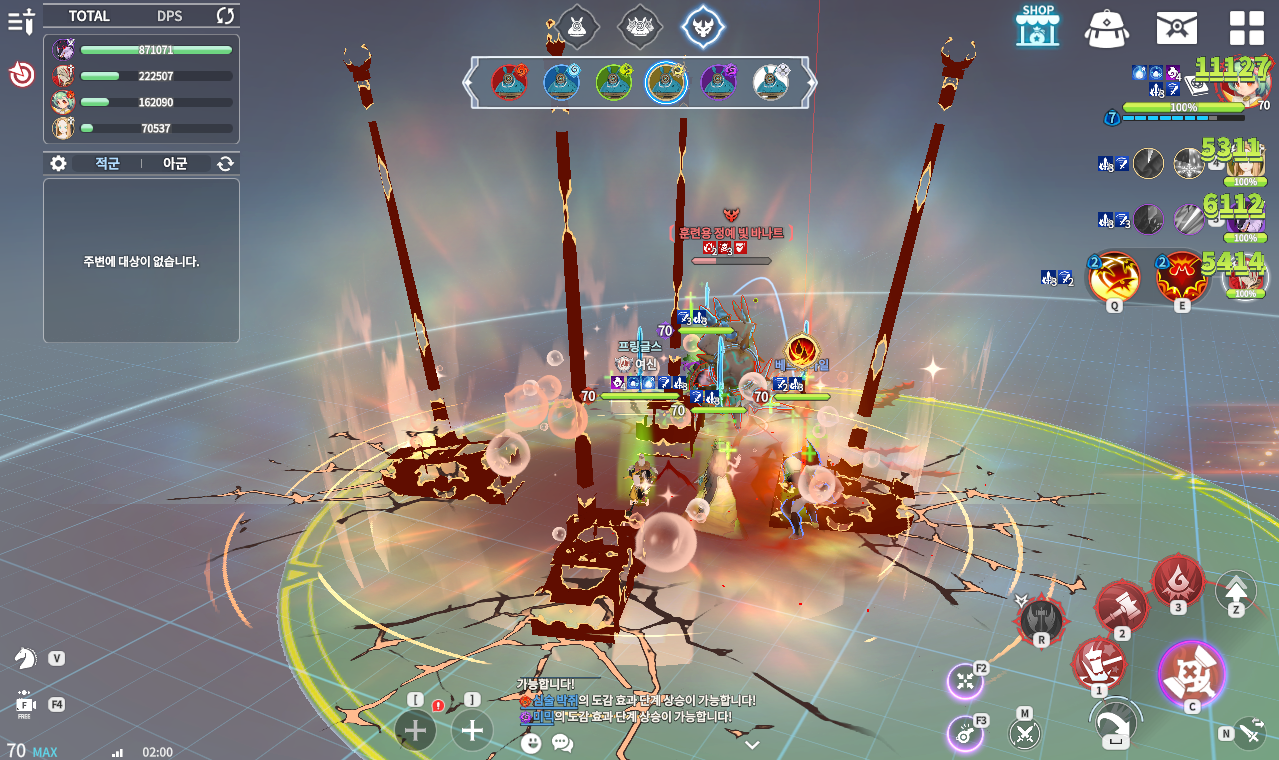Screen dimensions: 1279x760
Task: Switch damage meter to the DPS tab
Action: 169,16
